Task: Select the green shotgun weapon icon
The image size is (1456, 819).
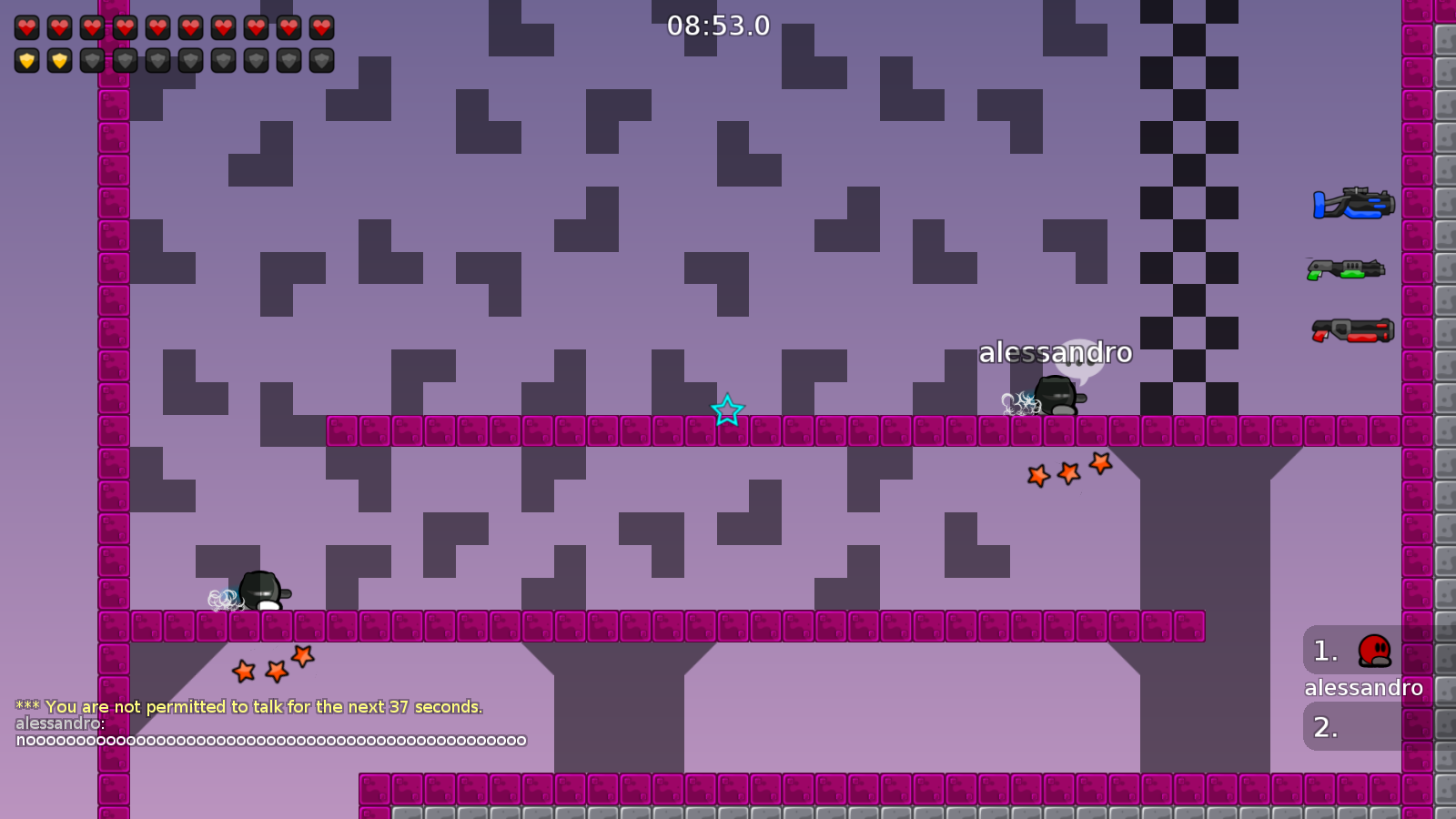Action: point(1347,268)
